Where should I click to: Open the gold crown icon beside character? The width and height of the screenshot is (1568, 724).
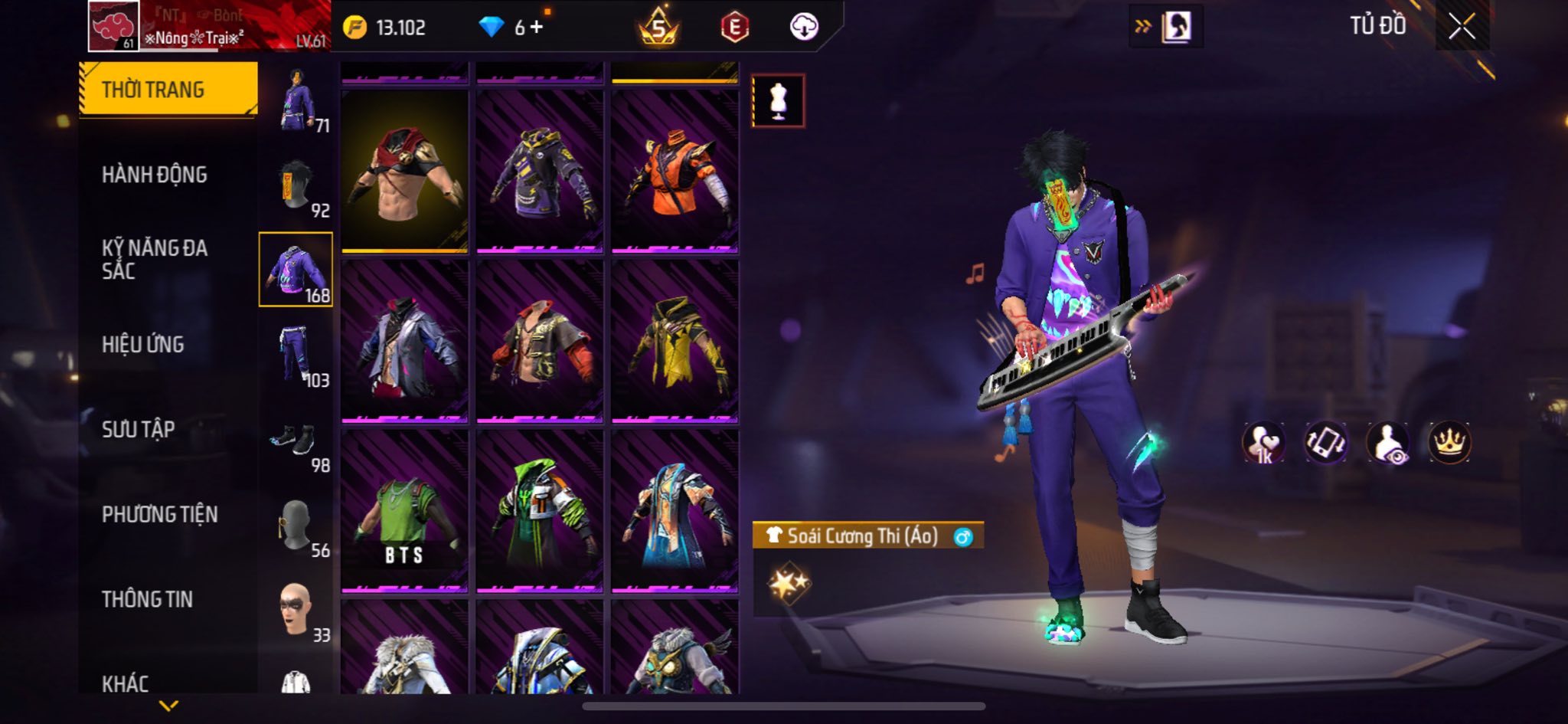[x=1449, y=443]
